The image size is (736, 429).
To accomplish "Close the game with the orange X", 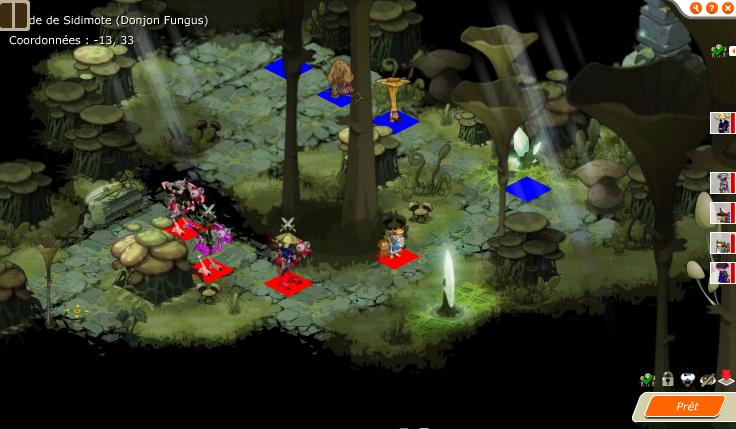I will coord(727,8).
